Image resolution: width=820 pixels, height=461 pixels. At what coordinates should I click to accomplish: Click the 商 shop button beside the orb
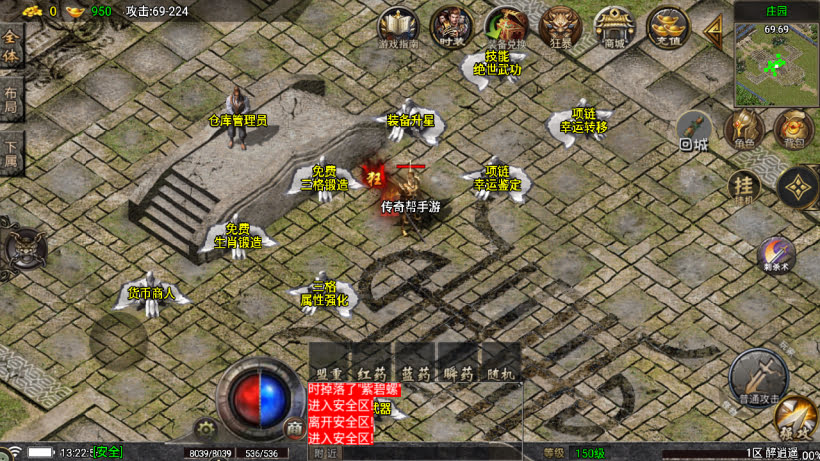tap(293, 427)
